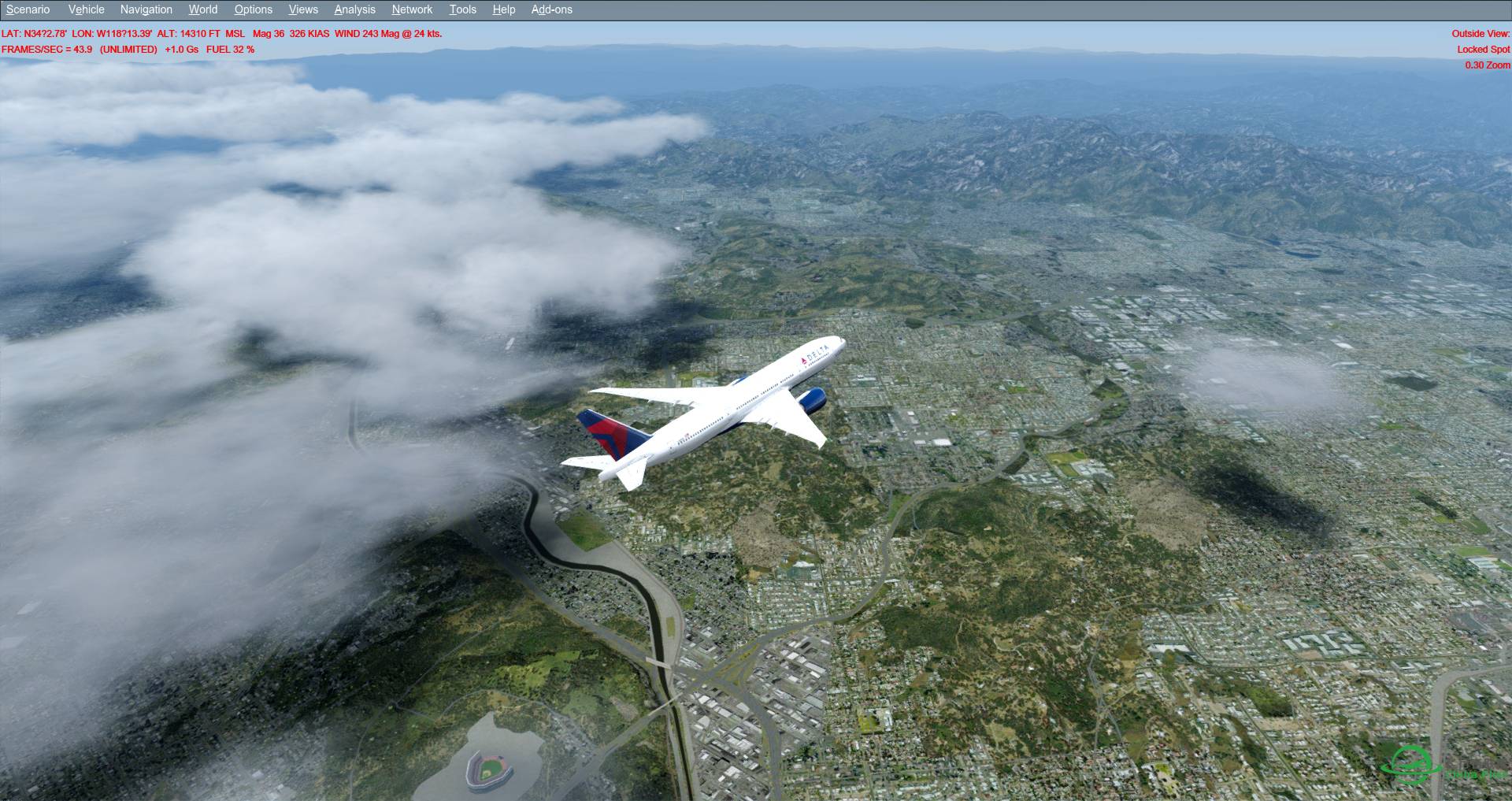1512x801 pixels.
Task: Click the FUEL 32 % indicator
Action: (x=229, y=49)
